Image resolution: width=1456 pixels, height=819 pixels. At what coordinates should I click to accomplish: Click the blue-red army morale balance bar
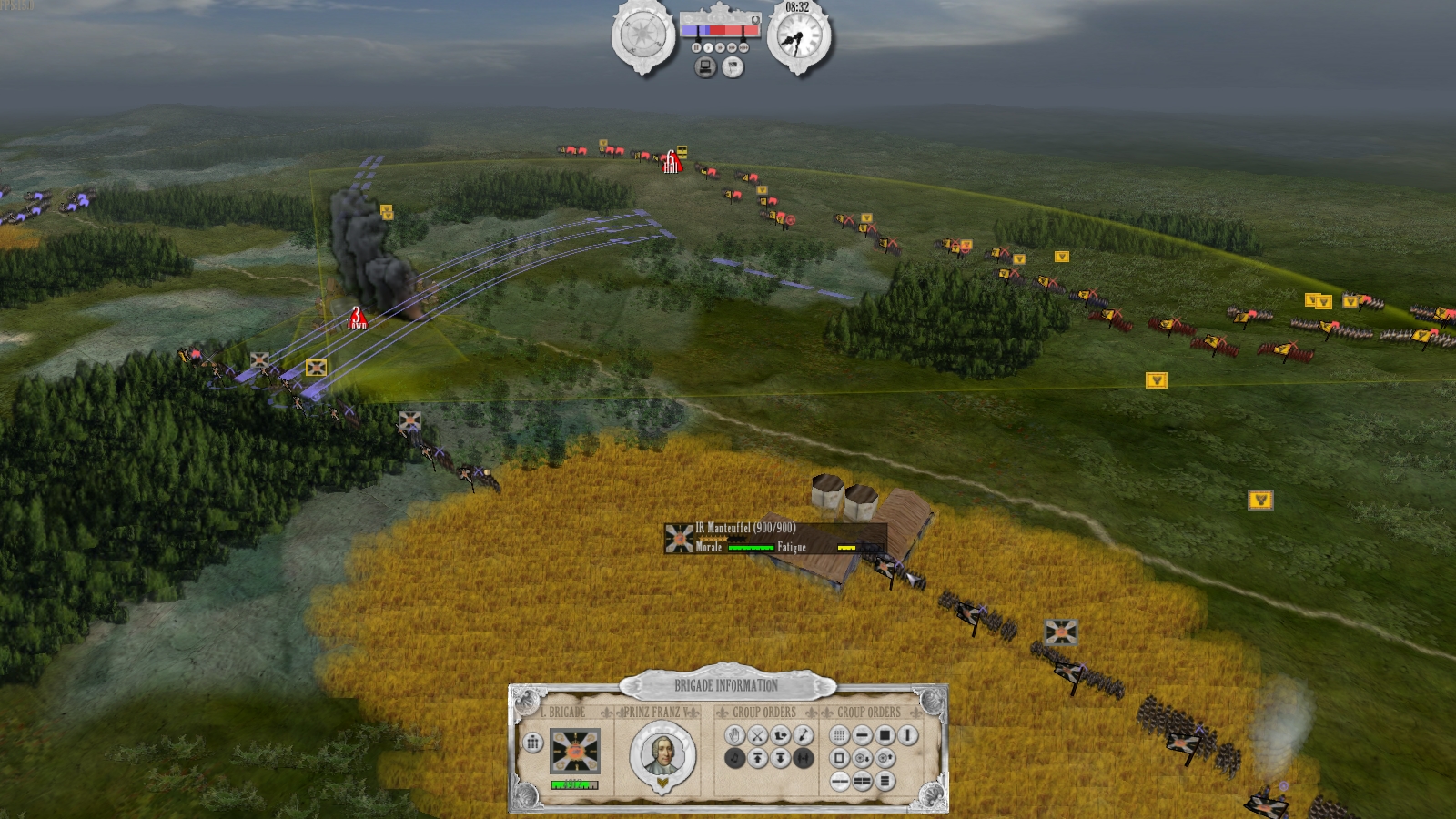coord(719,30)
